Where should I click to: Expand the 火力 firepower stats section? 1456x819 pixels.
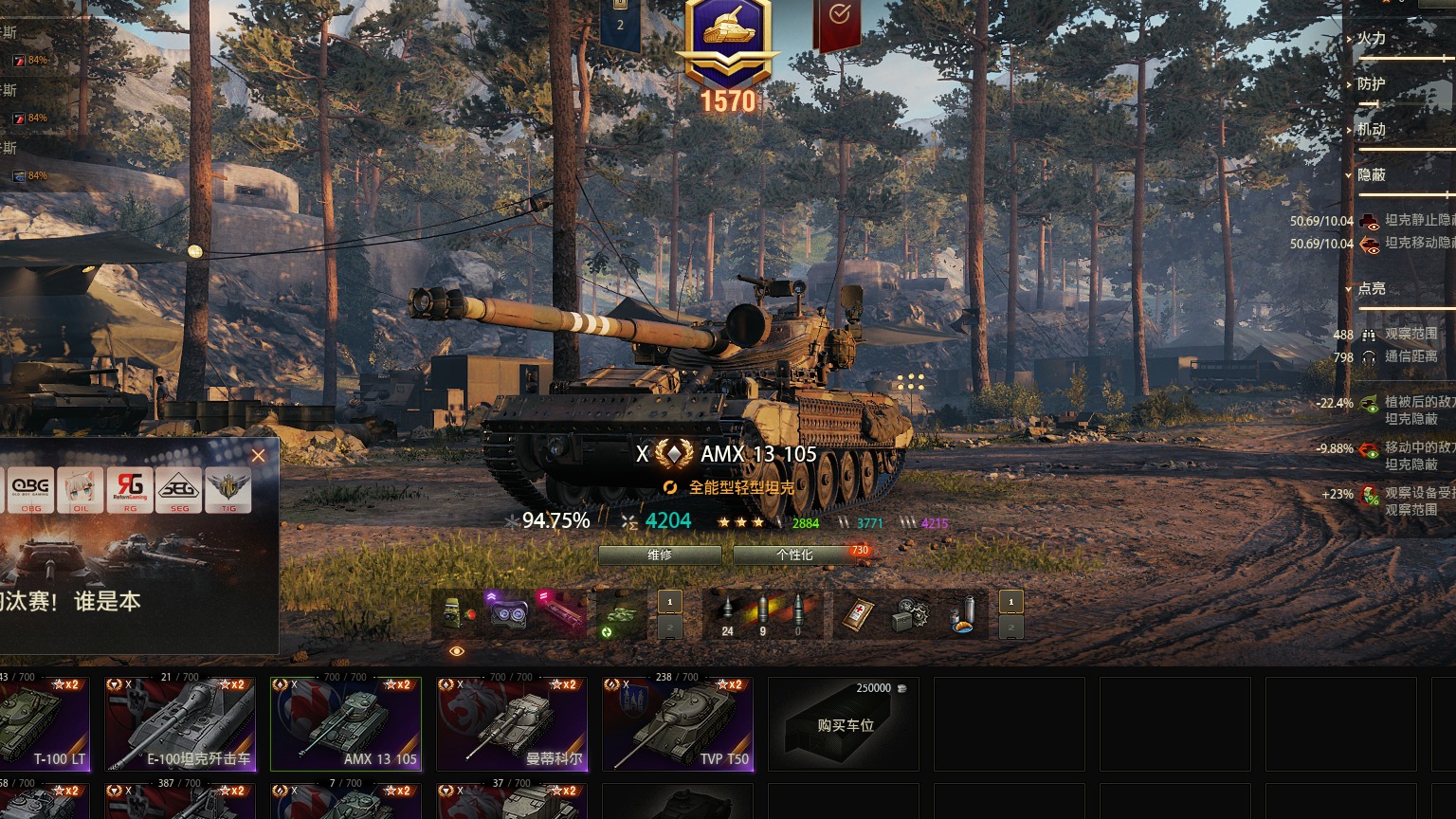coord(1372,39)
